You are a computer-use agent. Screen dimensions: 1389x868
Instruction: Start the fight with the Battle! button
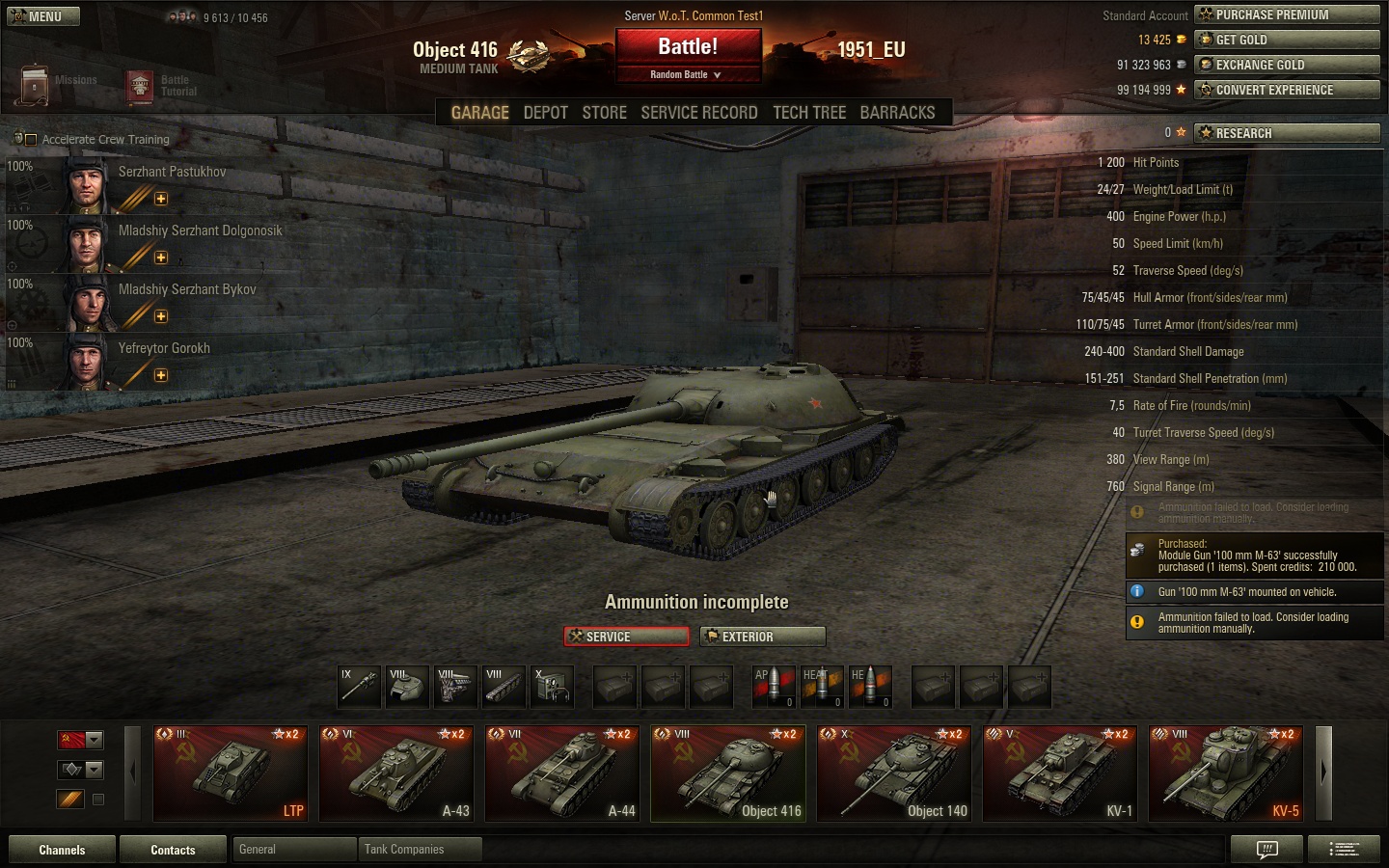click(688, 46)
